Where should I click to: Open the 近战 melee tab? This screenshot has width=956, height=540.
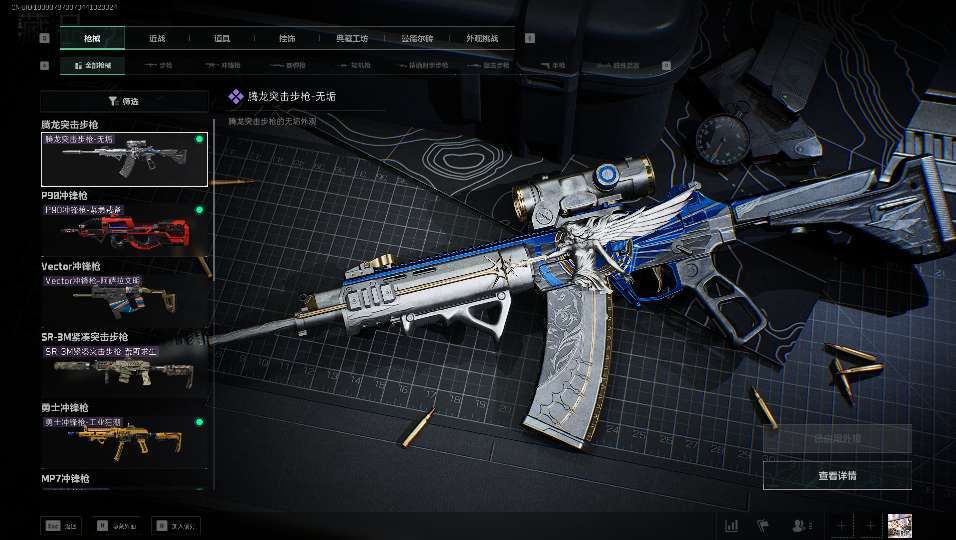coord(157,39)
